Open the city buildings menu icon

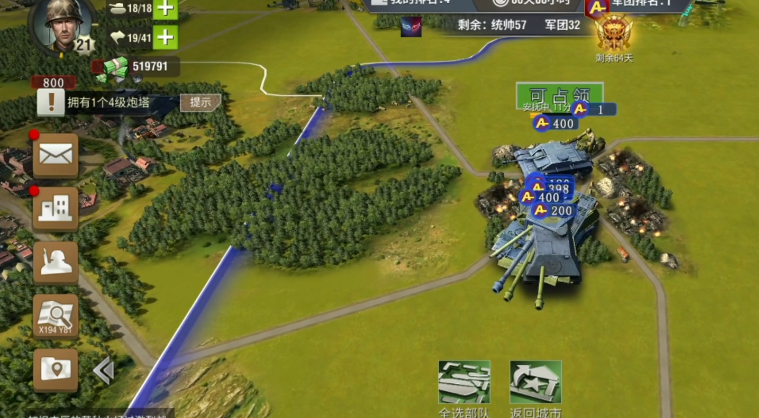(55, 208)
